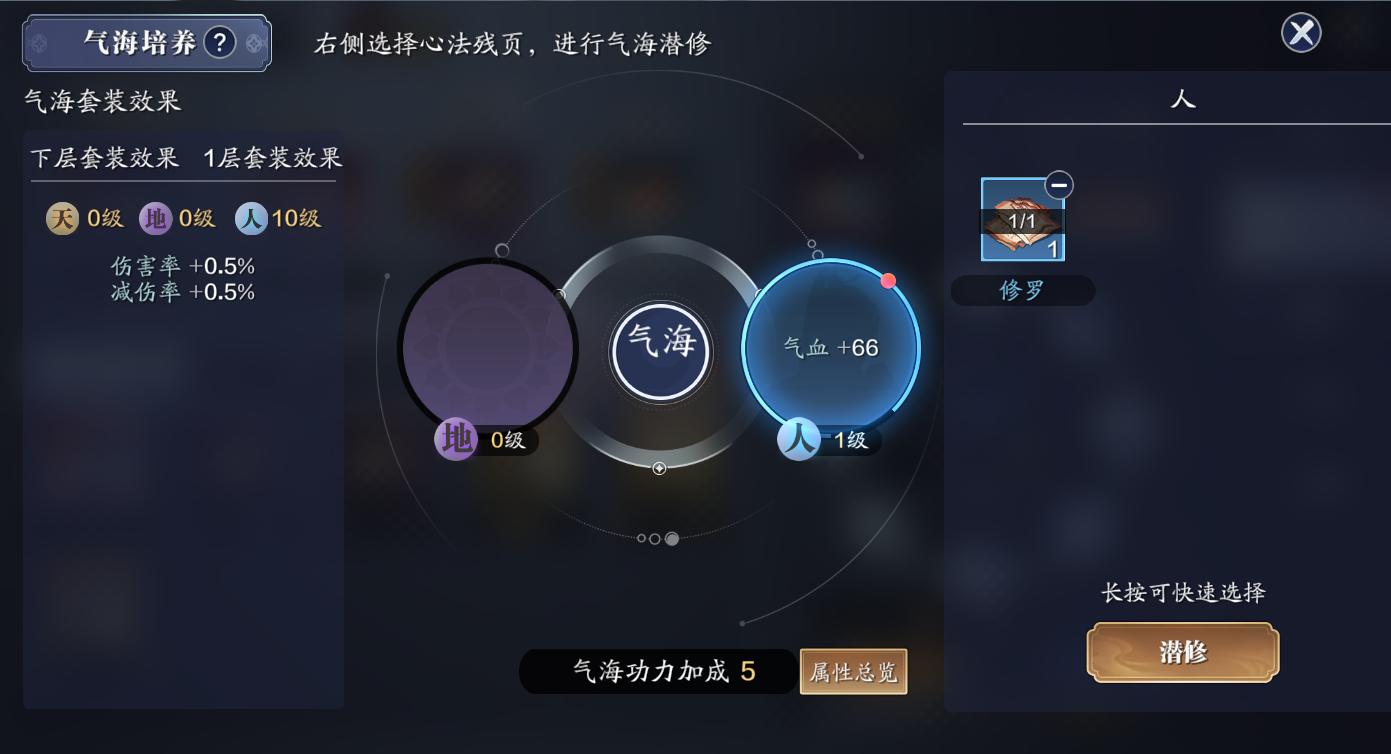Click the central 气海 emblem
Image resolution: width=1391 pixels, height=754 pixels.
click(661, 351)
